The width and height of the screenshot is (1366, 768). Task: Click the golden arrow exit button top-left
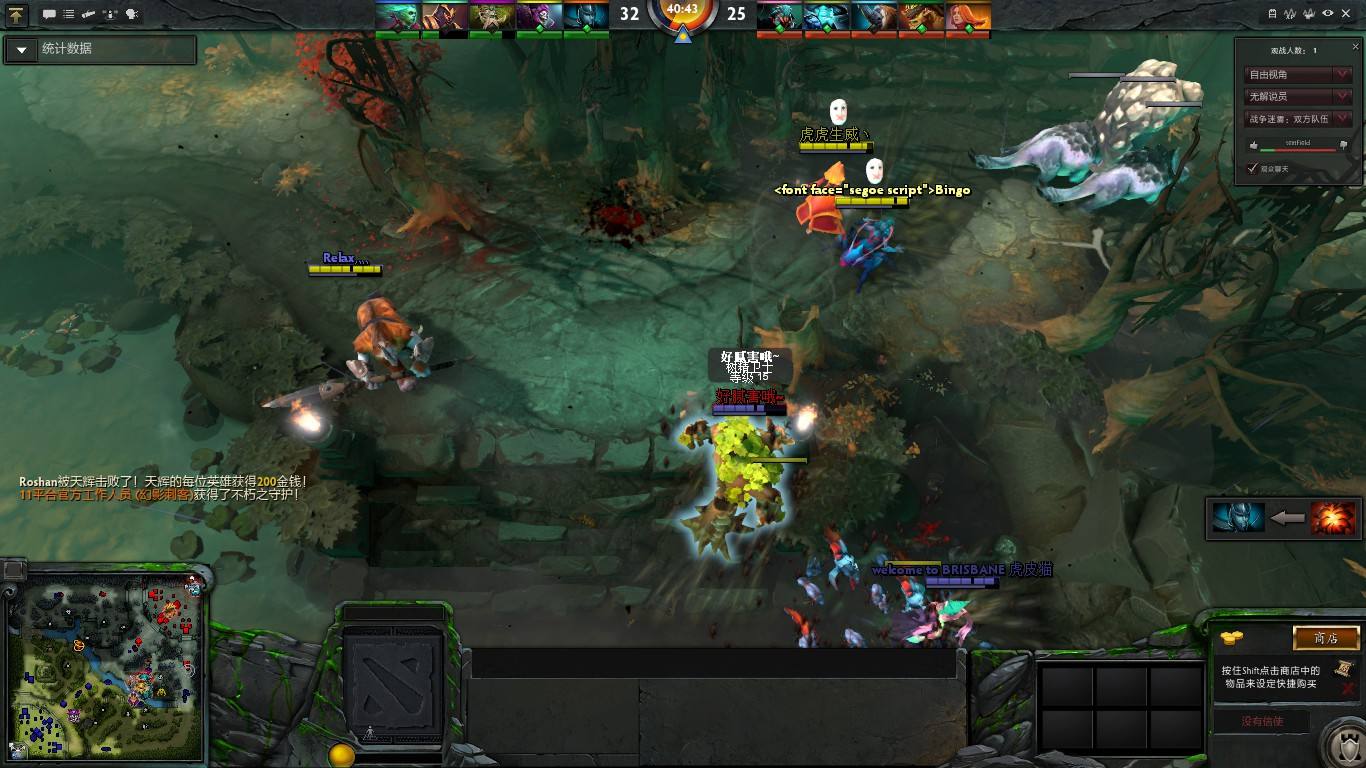point(15,14)
